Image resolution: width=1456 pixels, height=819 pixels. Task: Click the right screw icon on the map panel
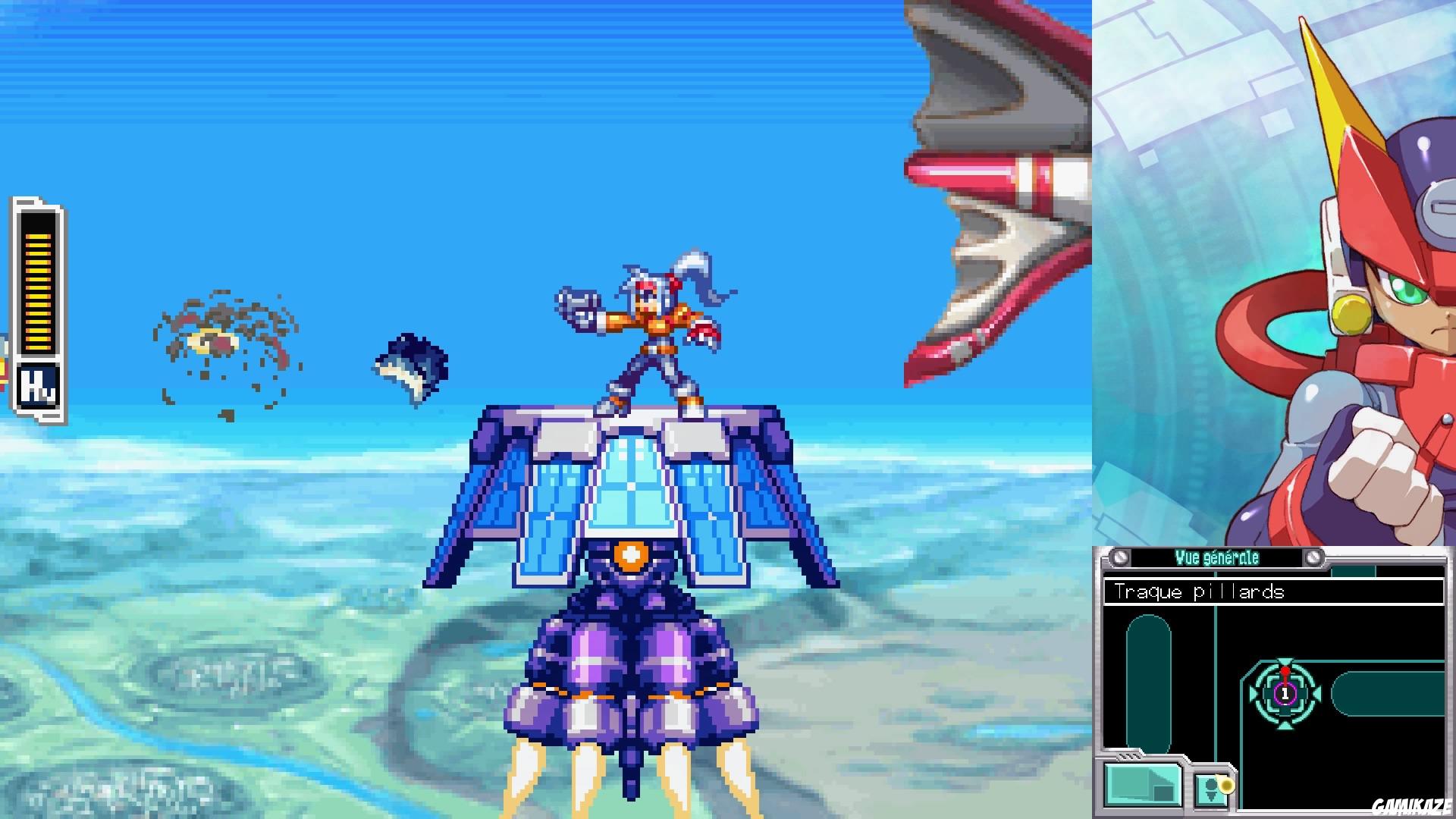(x=1314, y=557)
